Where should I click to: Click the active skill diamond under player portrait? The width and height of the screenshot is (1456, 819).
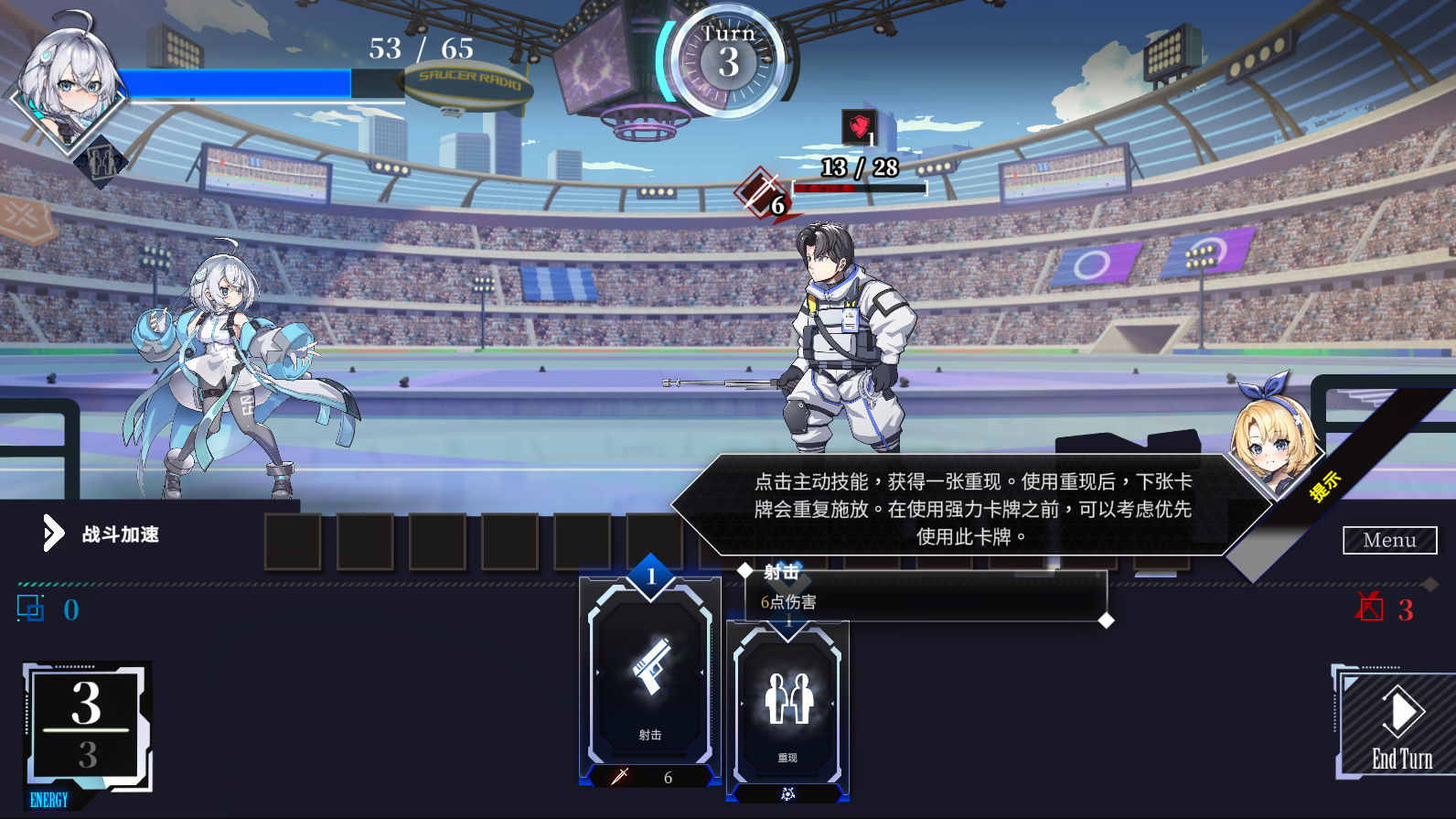(102, 163)
